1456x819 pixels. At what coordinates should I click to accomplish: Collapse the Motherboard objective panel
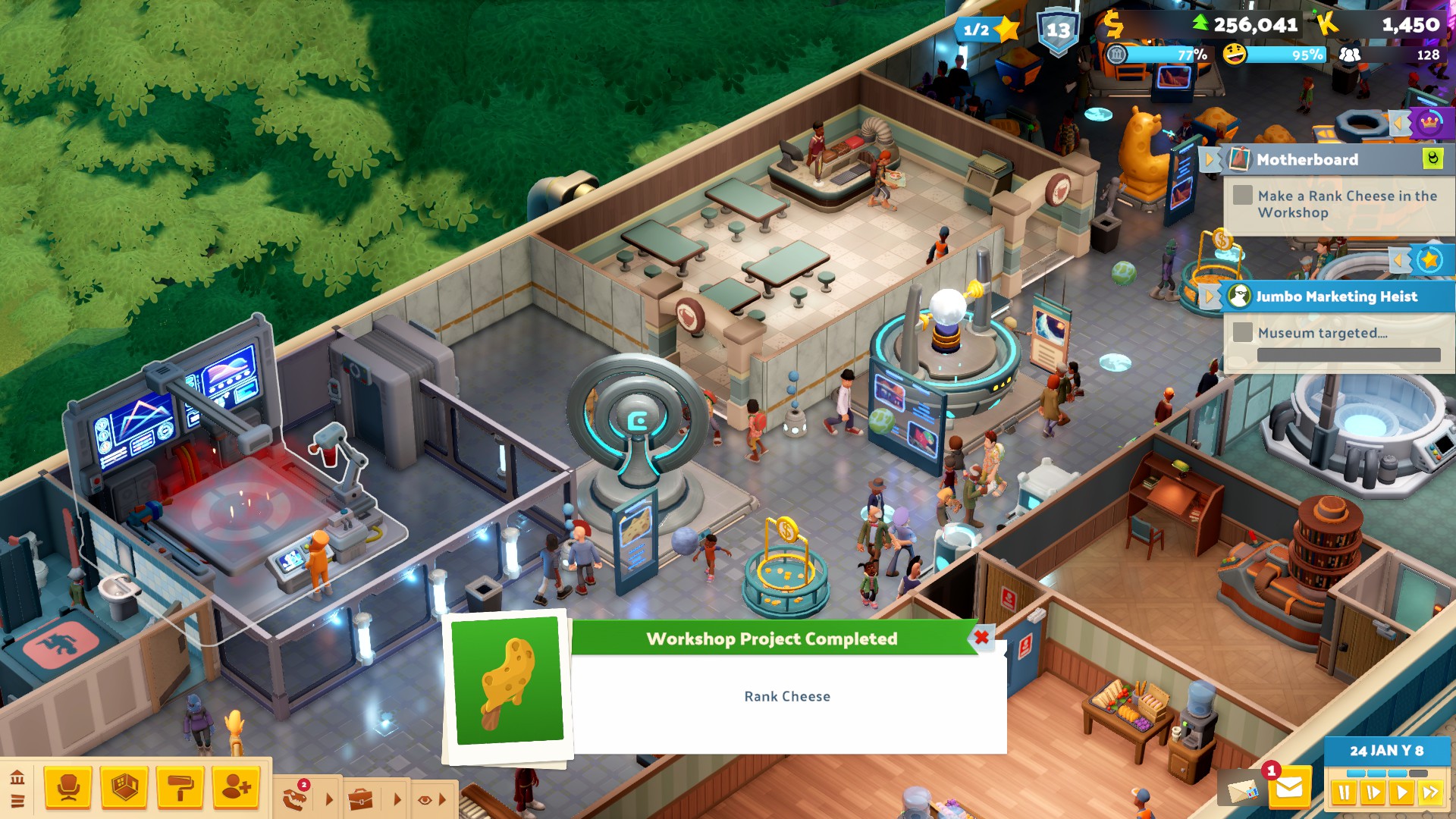[x=1210, y=159]
